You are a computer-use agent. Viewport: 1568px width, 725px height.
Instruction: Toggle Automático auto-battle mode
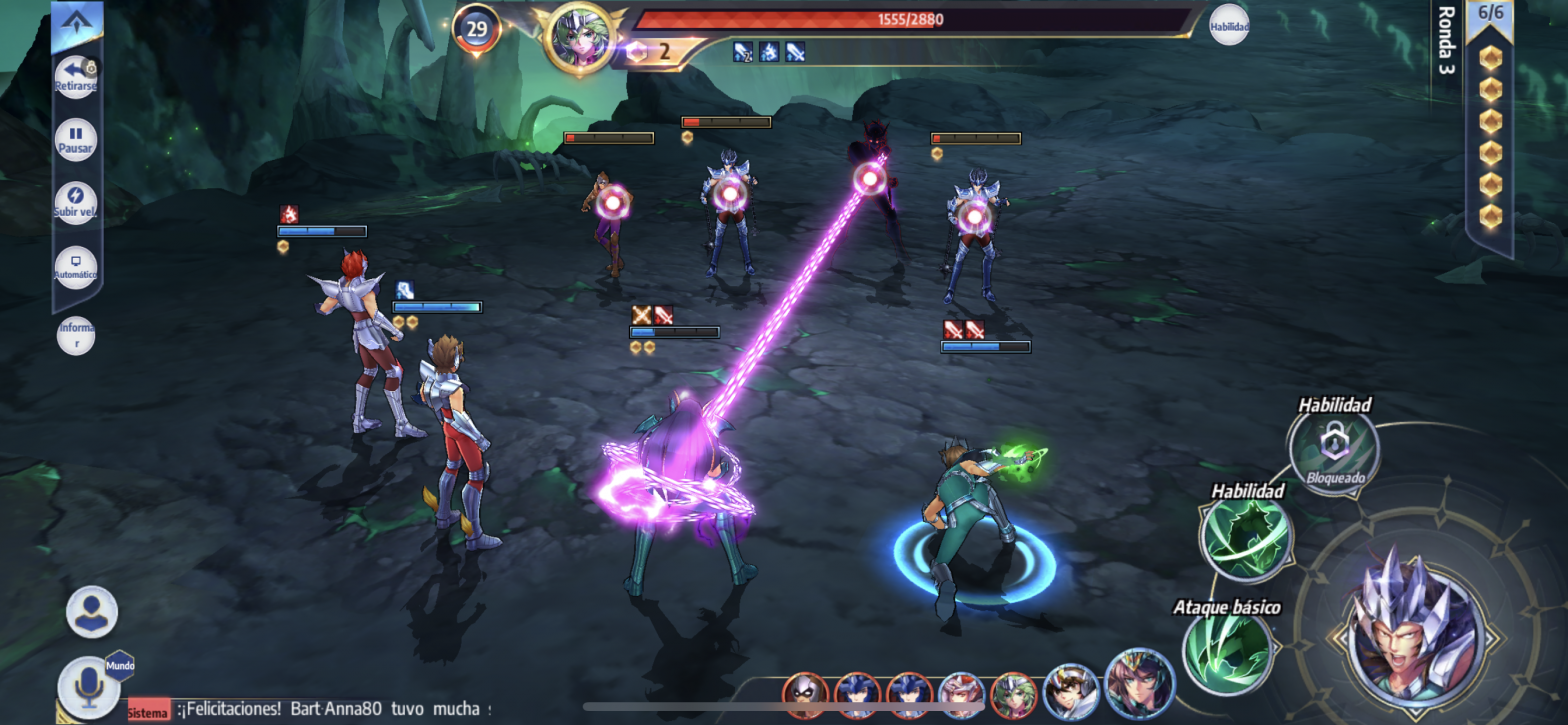click(x=76, y=267)
